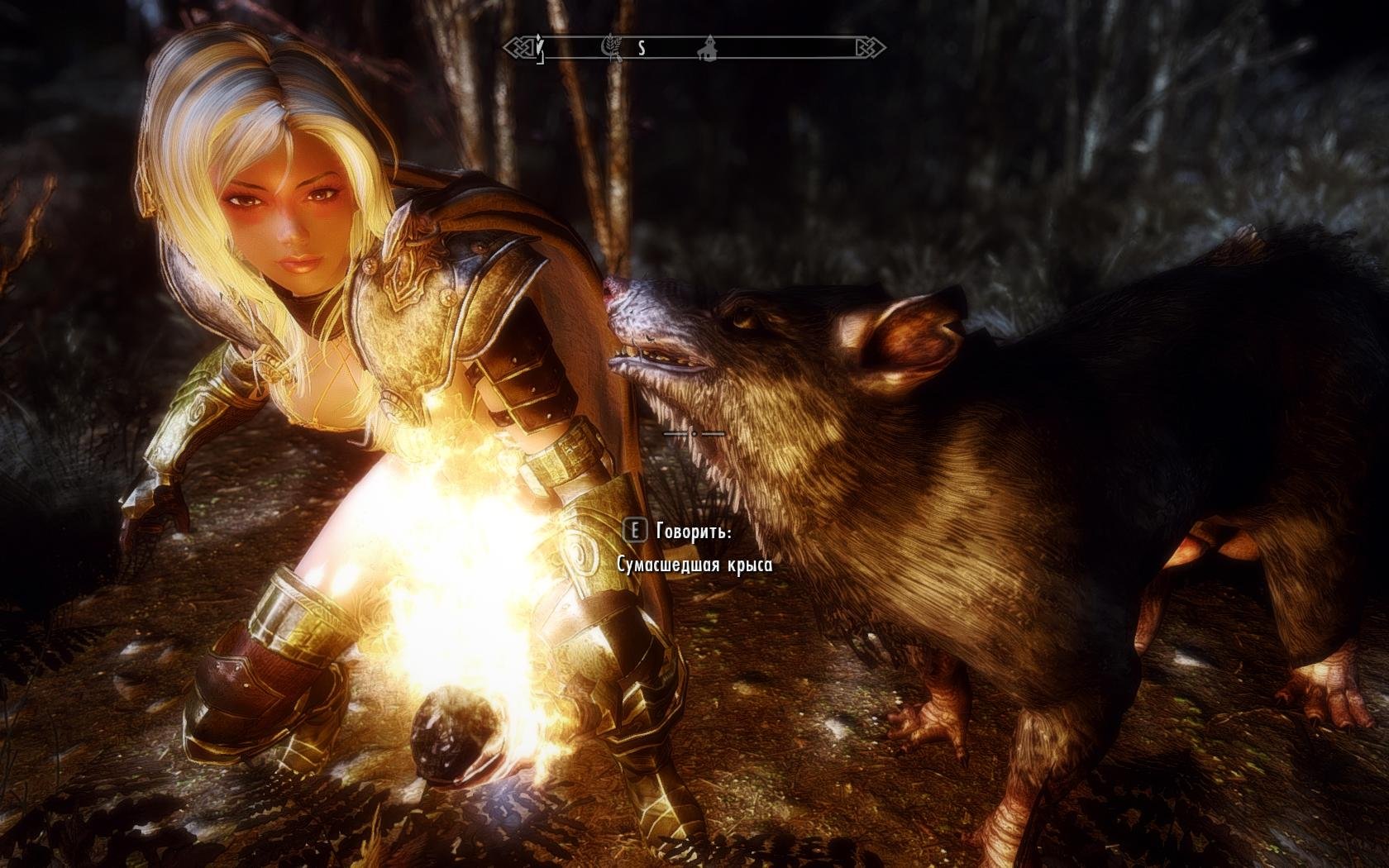Image resolution: width=1389 pixels, height=868 pixels.
Task: Click the white quest marker on the compass
Action: pos(540,48)
